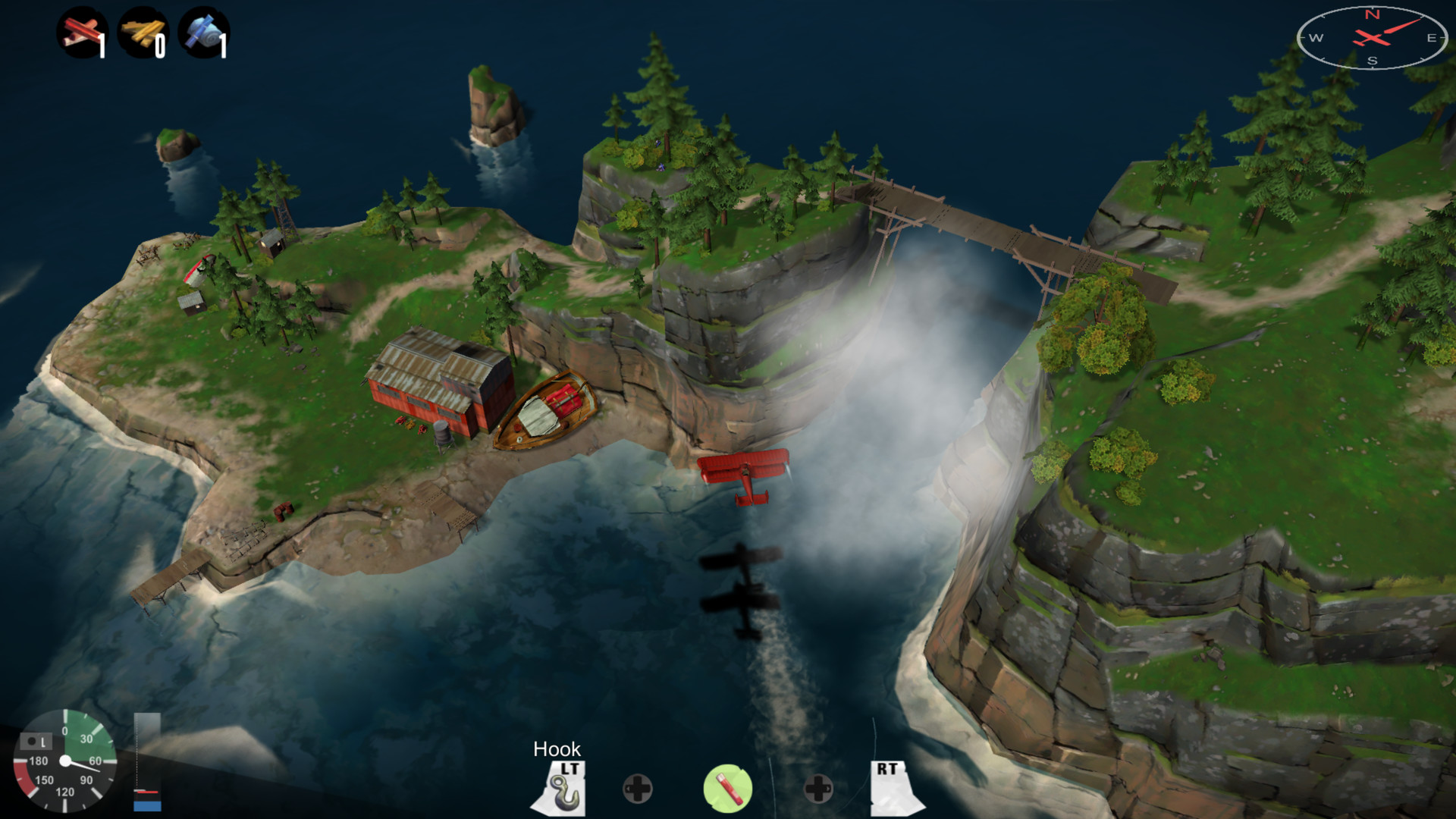This screenshot has height=819, width=1456.
Task: Click the "Hook" label text
Action: (x=559, y=749)
